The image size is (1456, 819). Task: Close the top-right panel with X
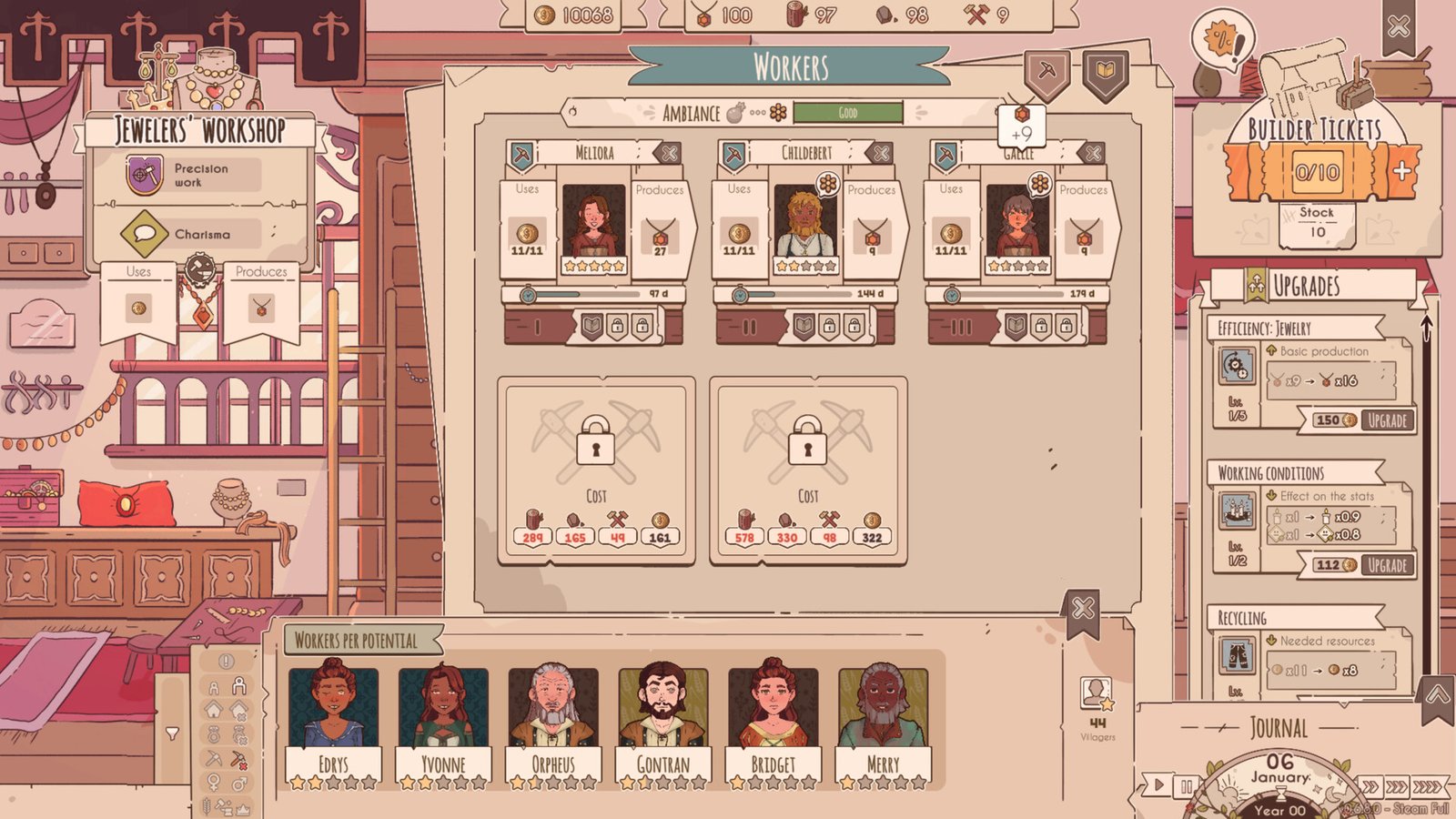pyautogui.click(x=1399, y=26)
